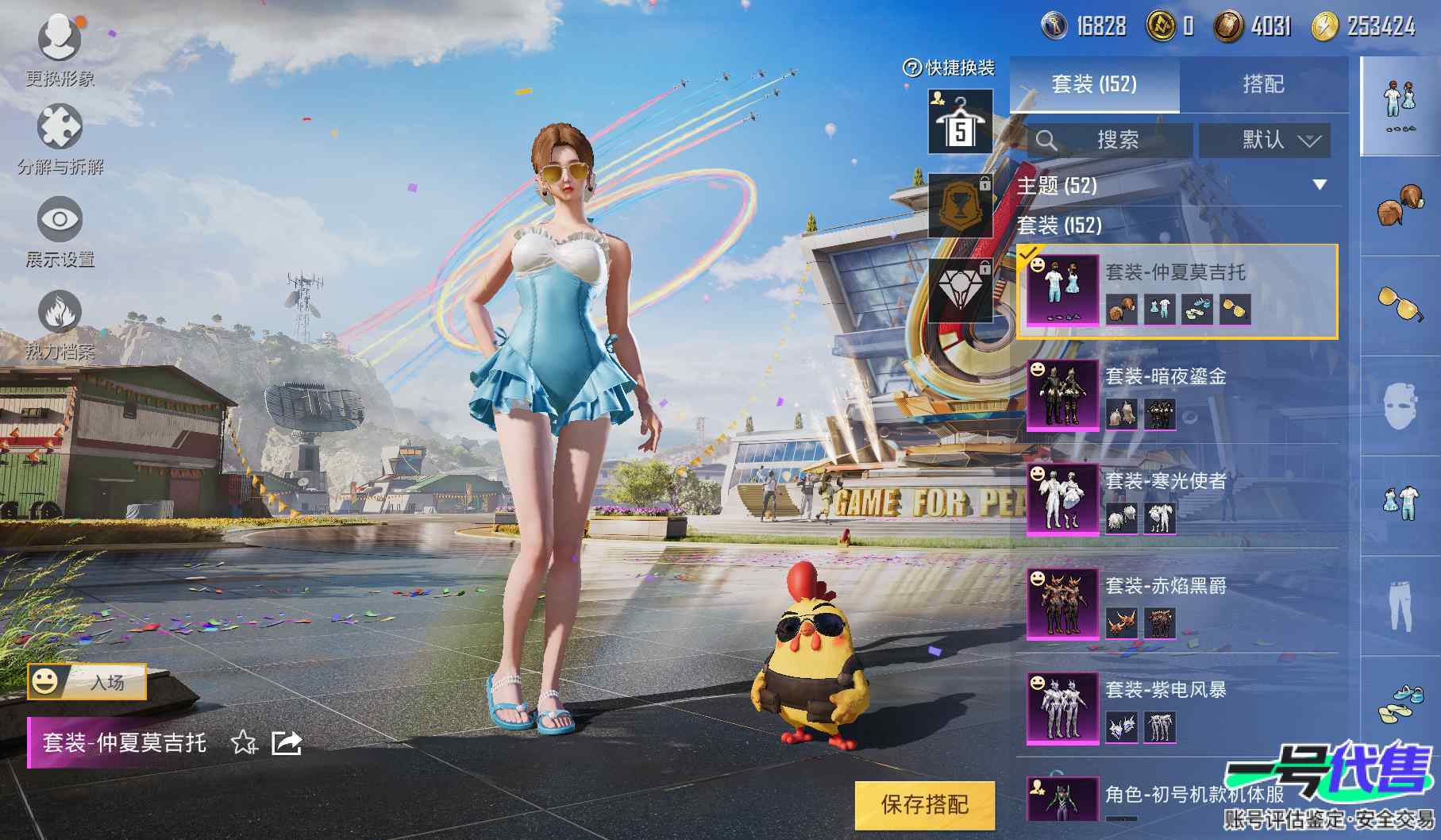The width and height of the screenshot is (1441, 840).
Task: Save the outfit with 保存搭配
Action: [x=924, y=804]
